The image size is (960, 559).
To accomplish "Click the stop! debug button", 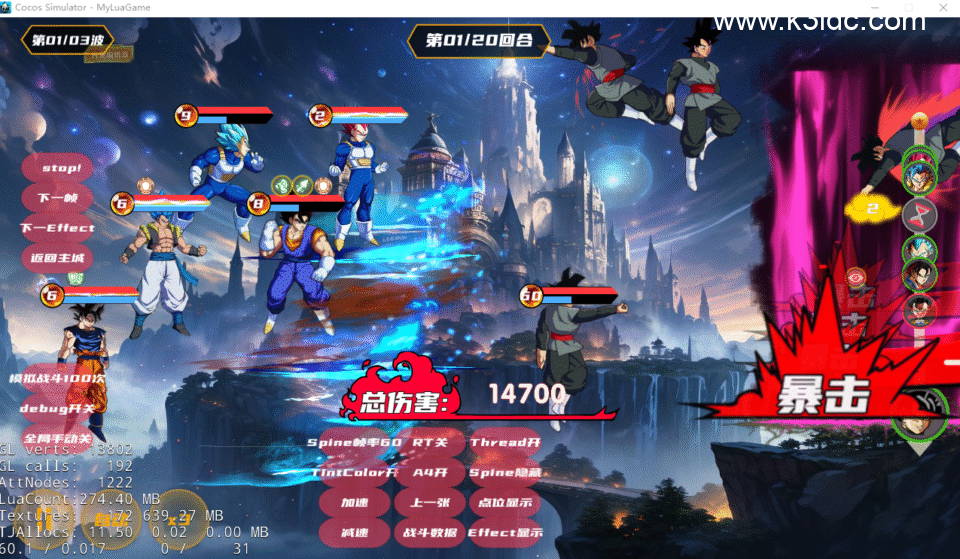I will tap(58, 167).
